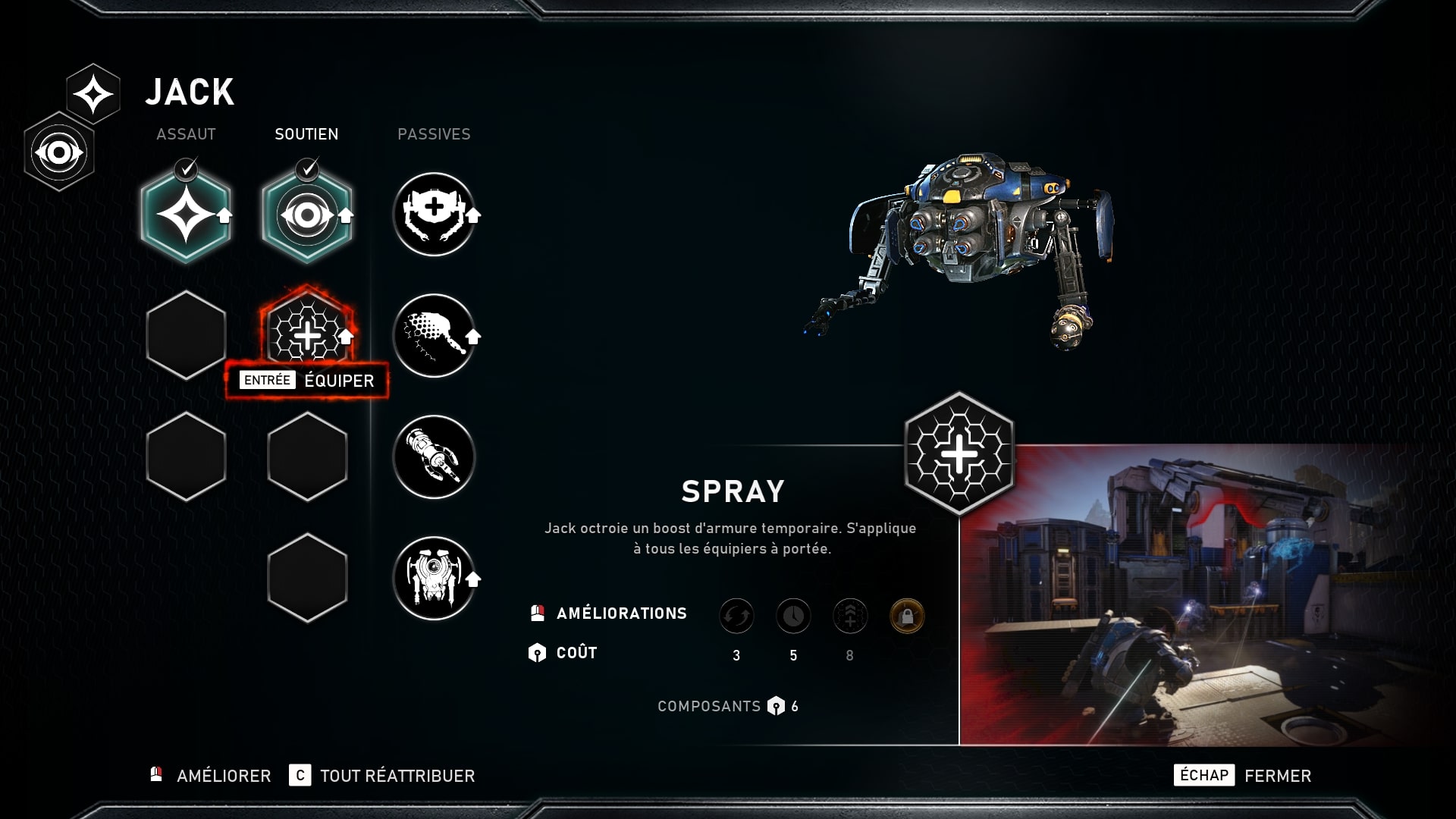Select the empty hexagon below the Assaut skill
This screenshot has width=1456, height=819.
tap(186, 334)
